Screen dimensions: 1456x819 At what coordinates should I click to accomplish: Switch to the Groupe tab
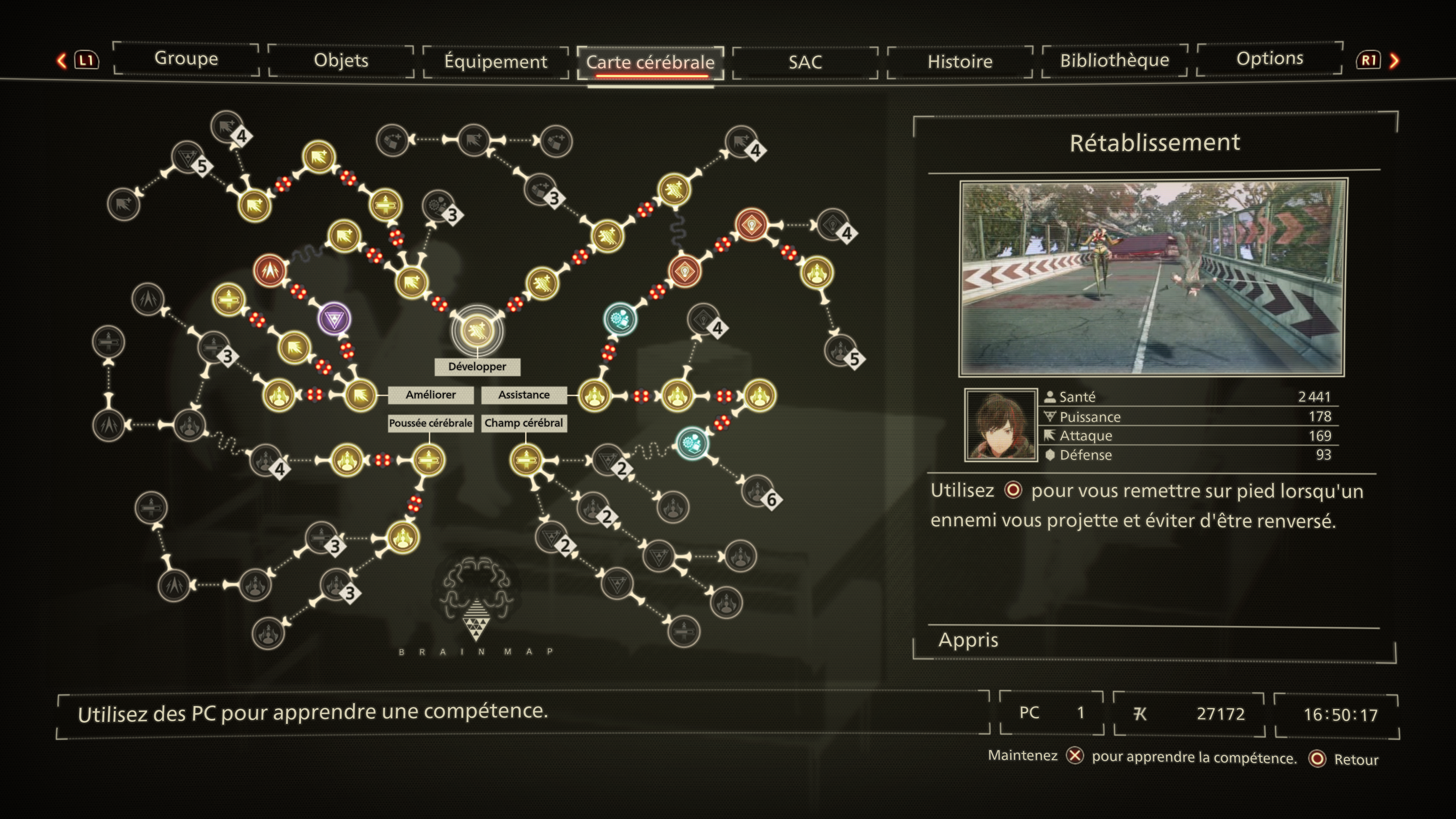[x=186, y=59]
